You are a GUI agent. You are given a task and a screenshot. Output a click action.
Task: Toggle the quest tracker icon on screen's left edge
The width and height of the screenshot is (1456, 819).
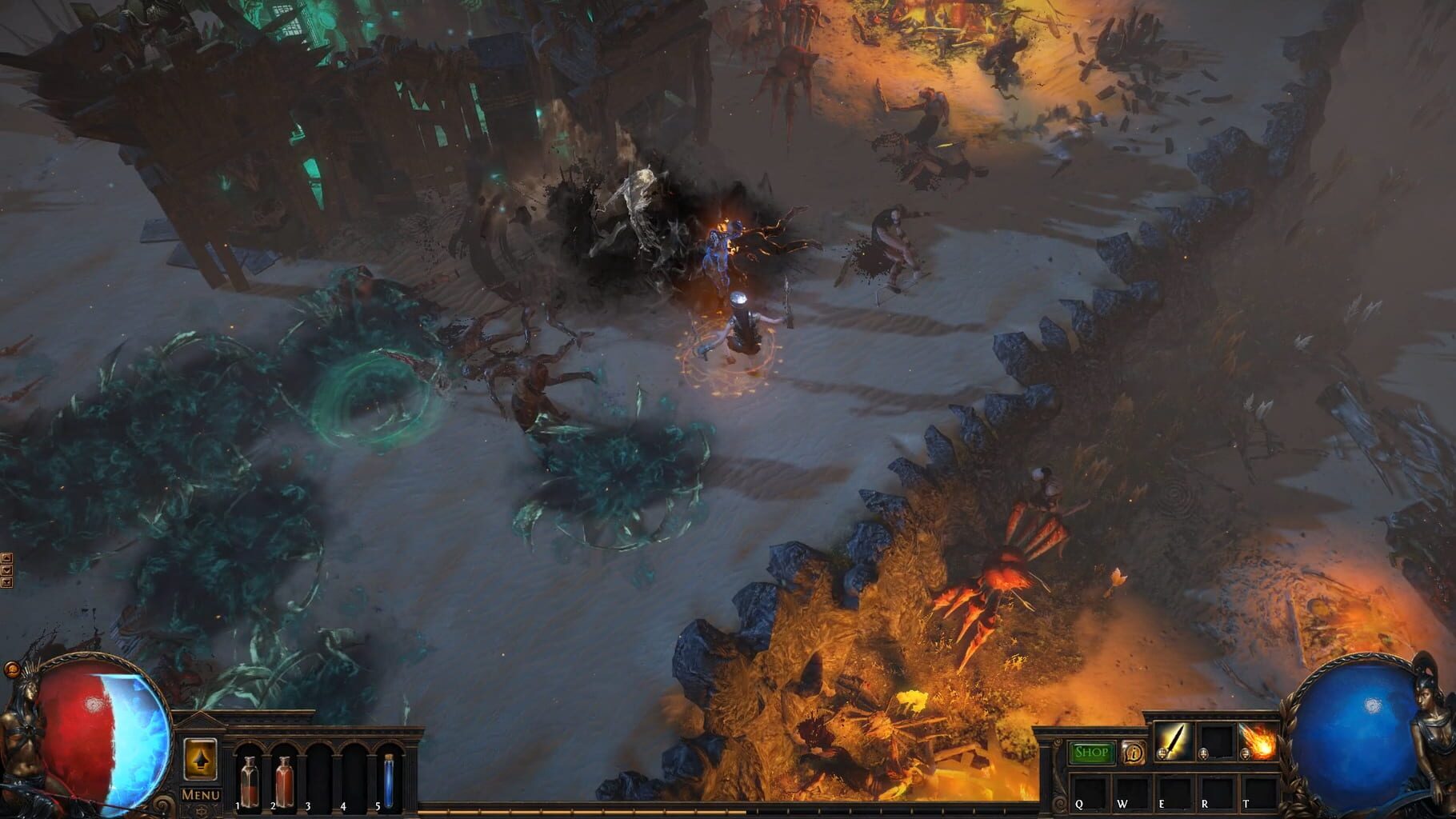6,557
